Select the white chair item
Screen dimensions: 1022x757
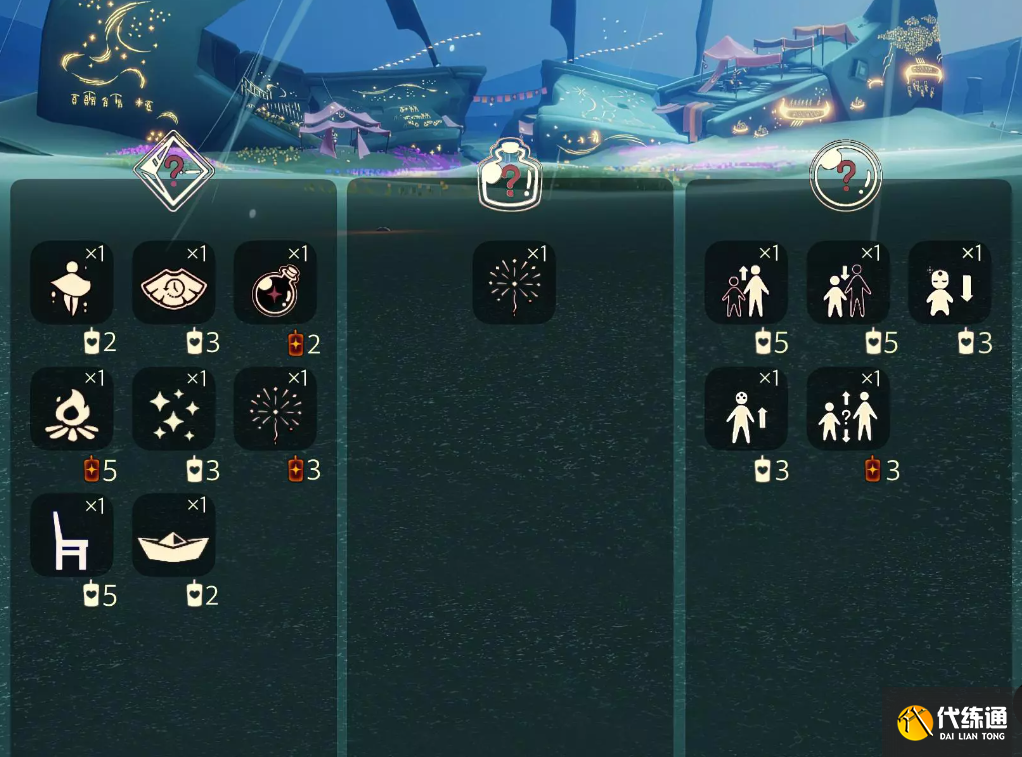tap(71, 535)
